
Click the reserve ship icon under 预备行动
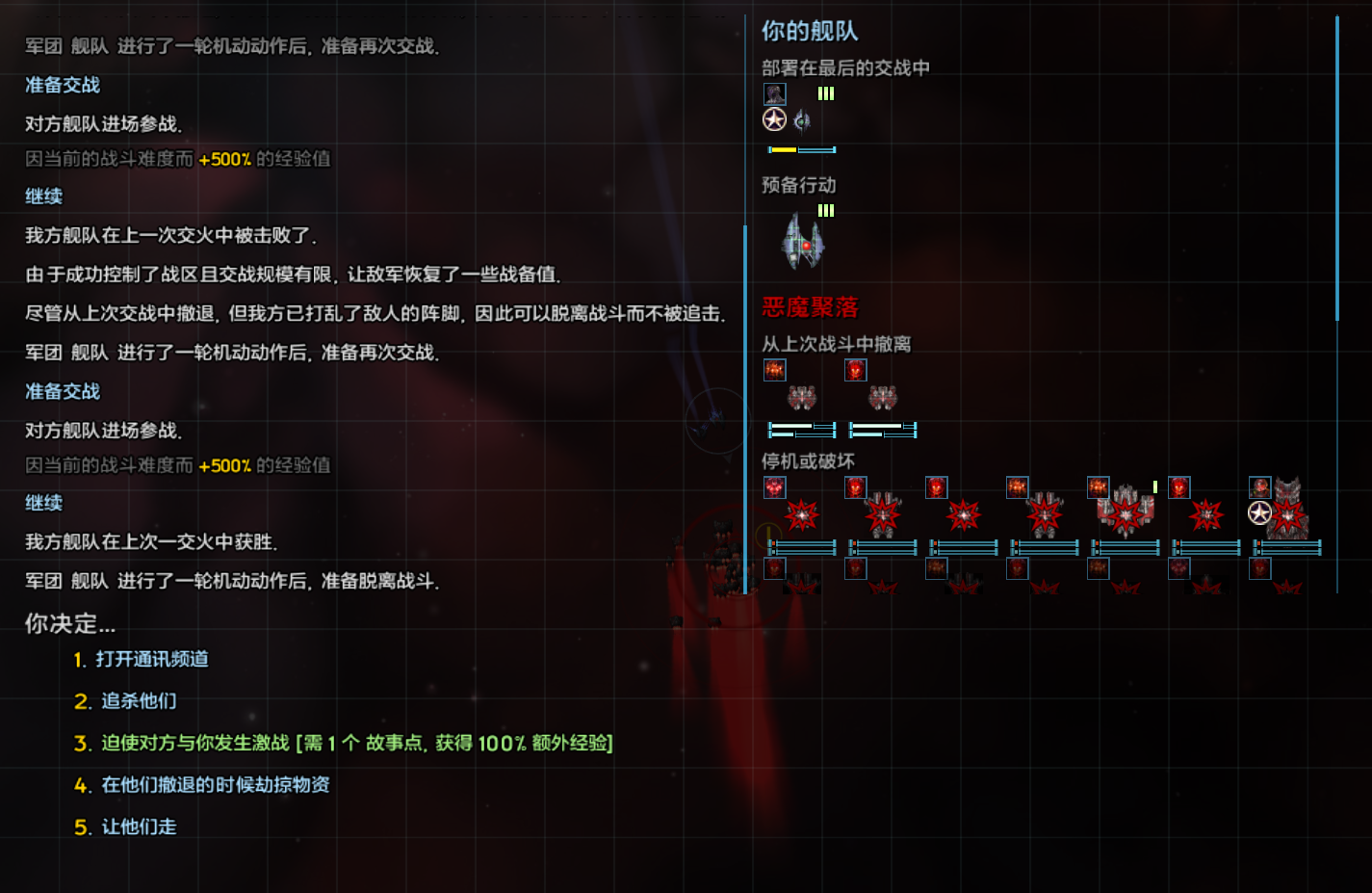point(800,243)
